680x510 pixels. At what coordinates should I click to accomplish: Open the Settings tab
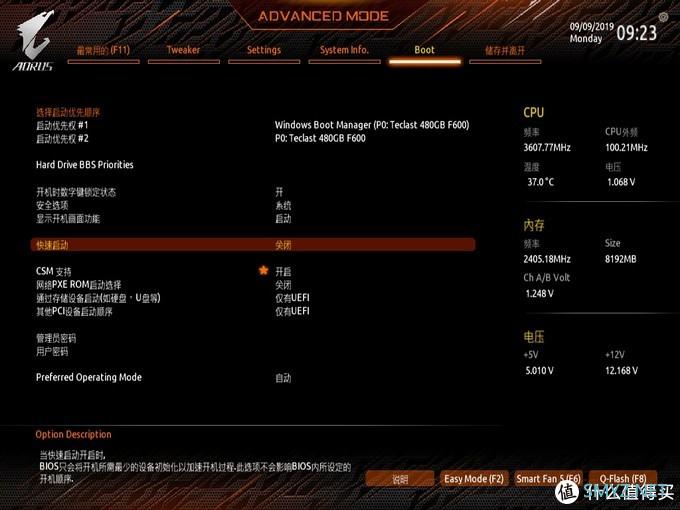pyautogui.click(x=264, y=50)
